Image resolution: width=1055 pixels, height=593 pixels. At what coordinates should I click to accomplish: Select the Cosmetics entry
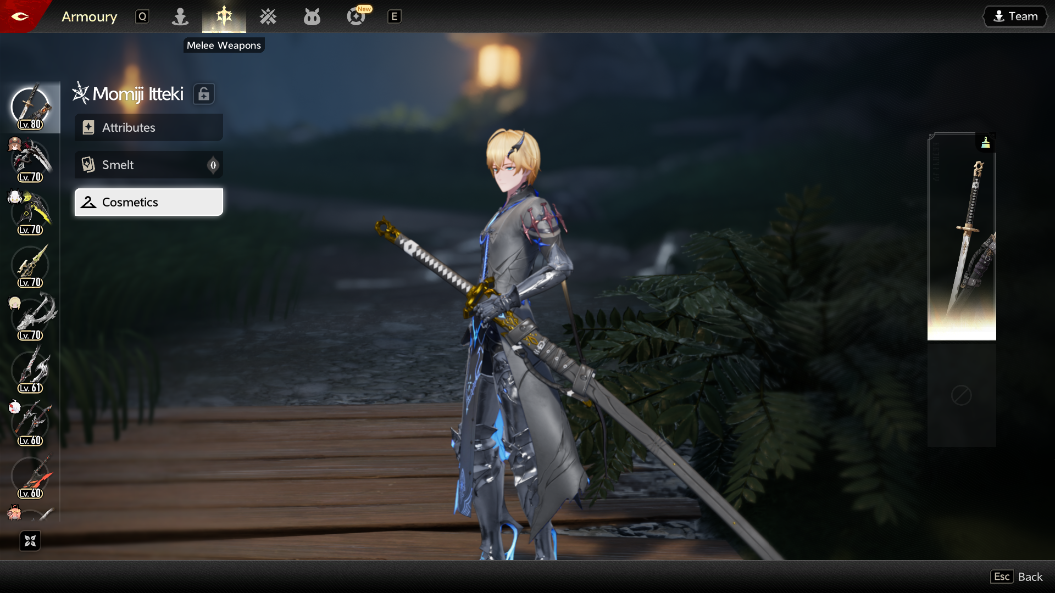tap(148, 202)
